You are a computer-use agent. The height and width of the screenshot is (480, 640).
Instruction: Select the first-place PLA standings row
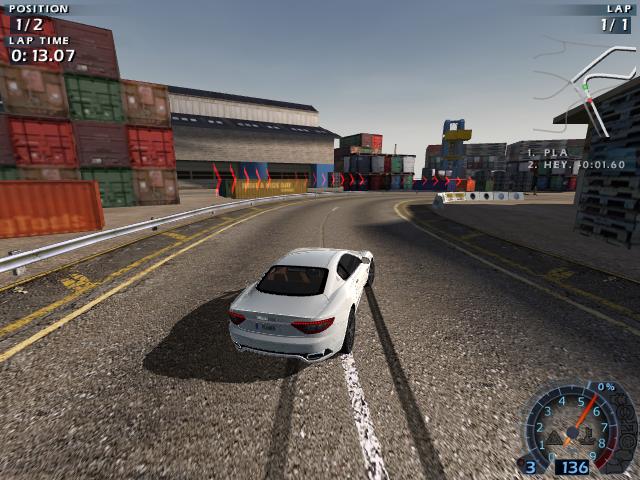pos(548,153)
